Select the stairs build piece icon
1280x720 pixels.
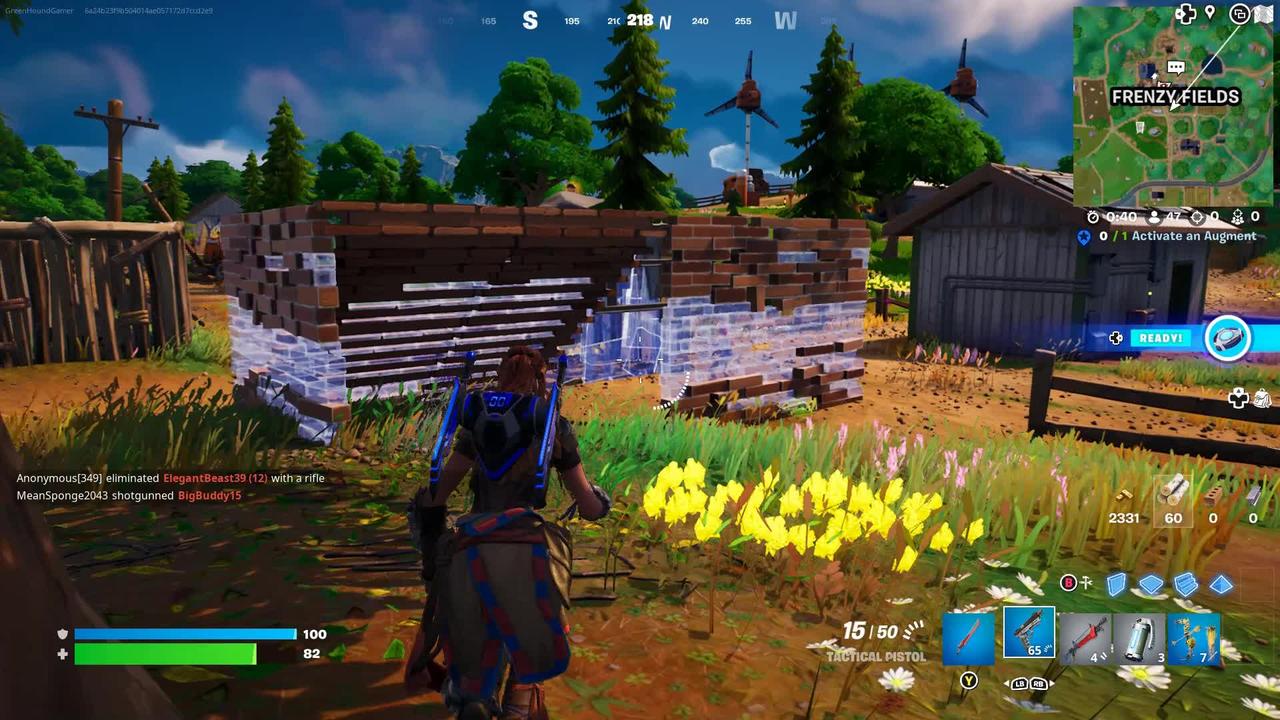(x=1184, y=583)
